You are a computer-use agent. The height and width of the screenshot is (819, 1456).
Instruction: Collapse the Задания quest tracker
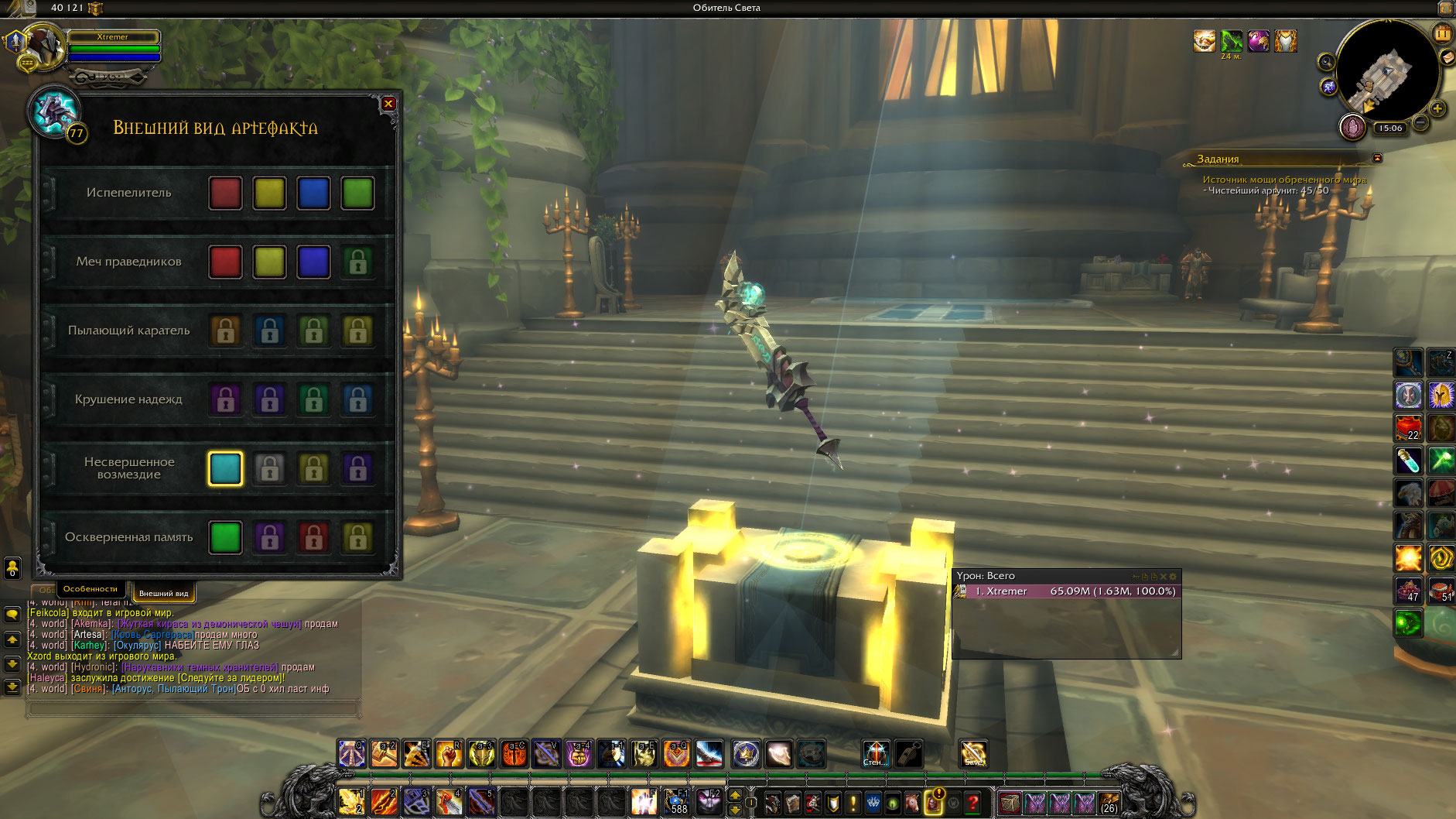[x=1377, y=158]
